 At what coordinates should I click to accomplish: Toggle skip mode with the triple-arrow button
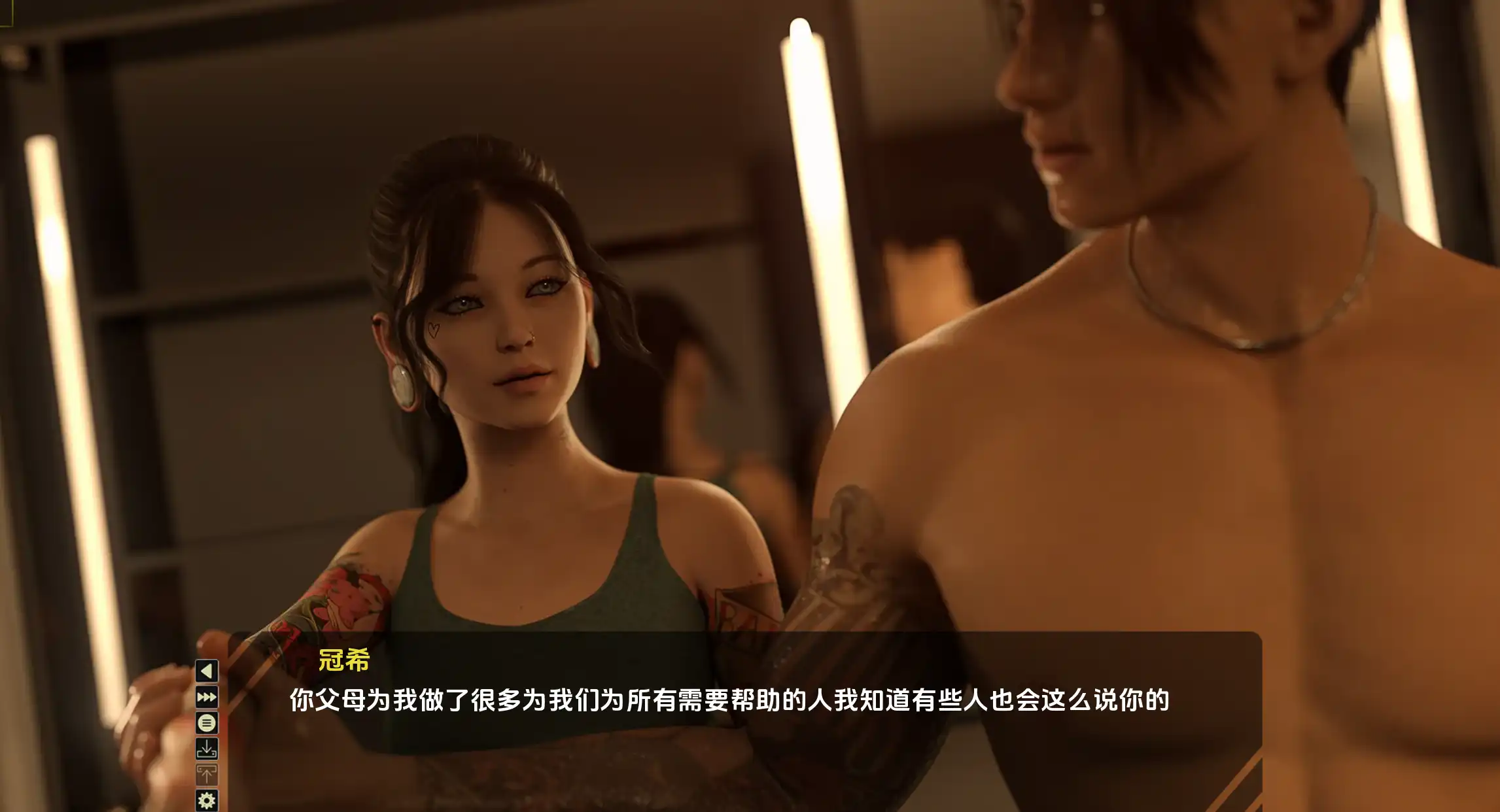[x=206, y=697]
